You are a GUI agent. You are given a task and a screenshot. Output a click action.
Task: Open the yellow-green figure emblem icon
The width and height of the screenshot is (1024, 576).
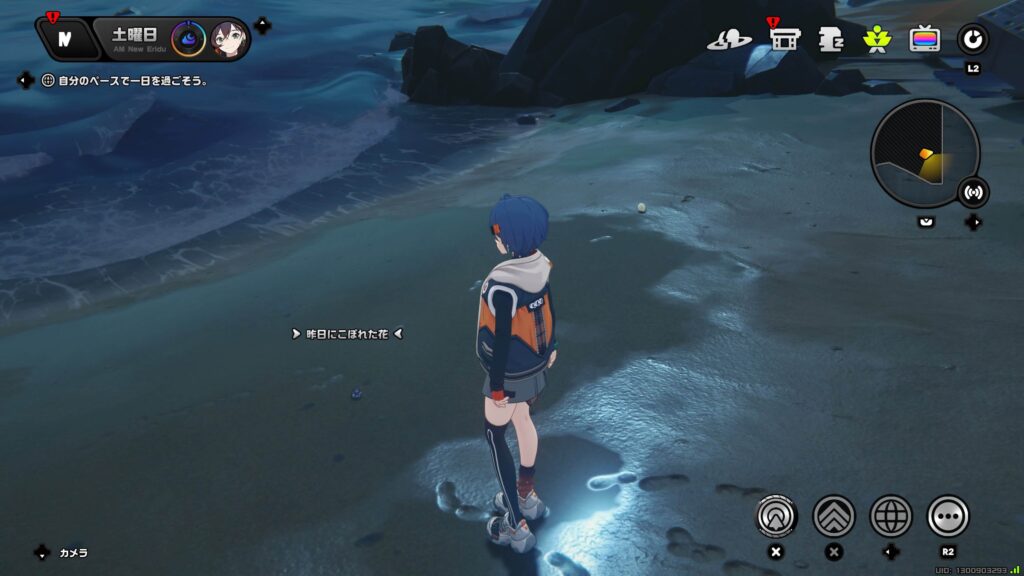[877, 40]
